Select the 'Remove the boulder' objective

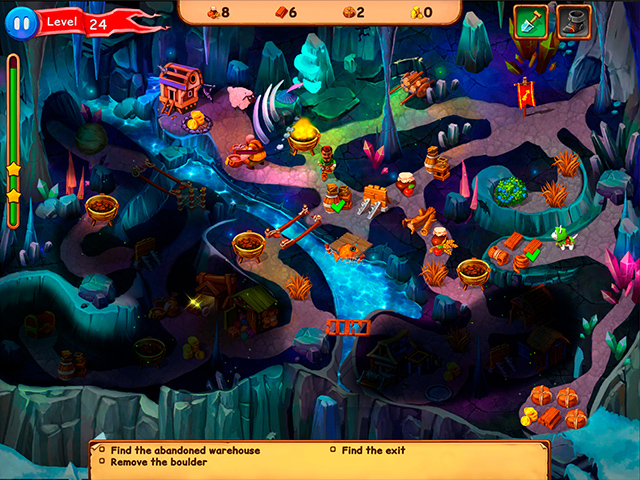(x=158, y=462)
